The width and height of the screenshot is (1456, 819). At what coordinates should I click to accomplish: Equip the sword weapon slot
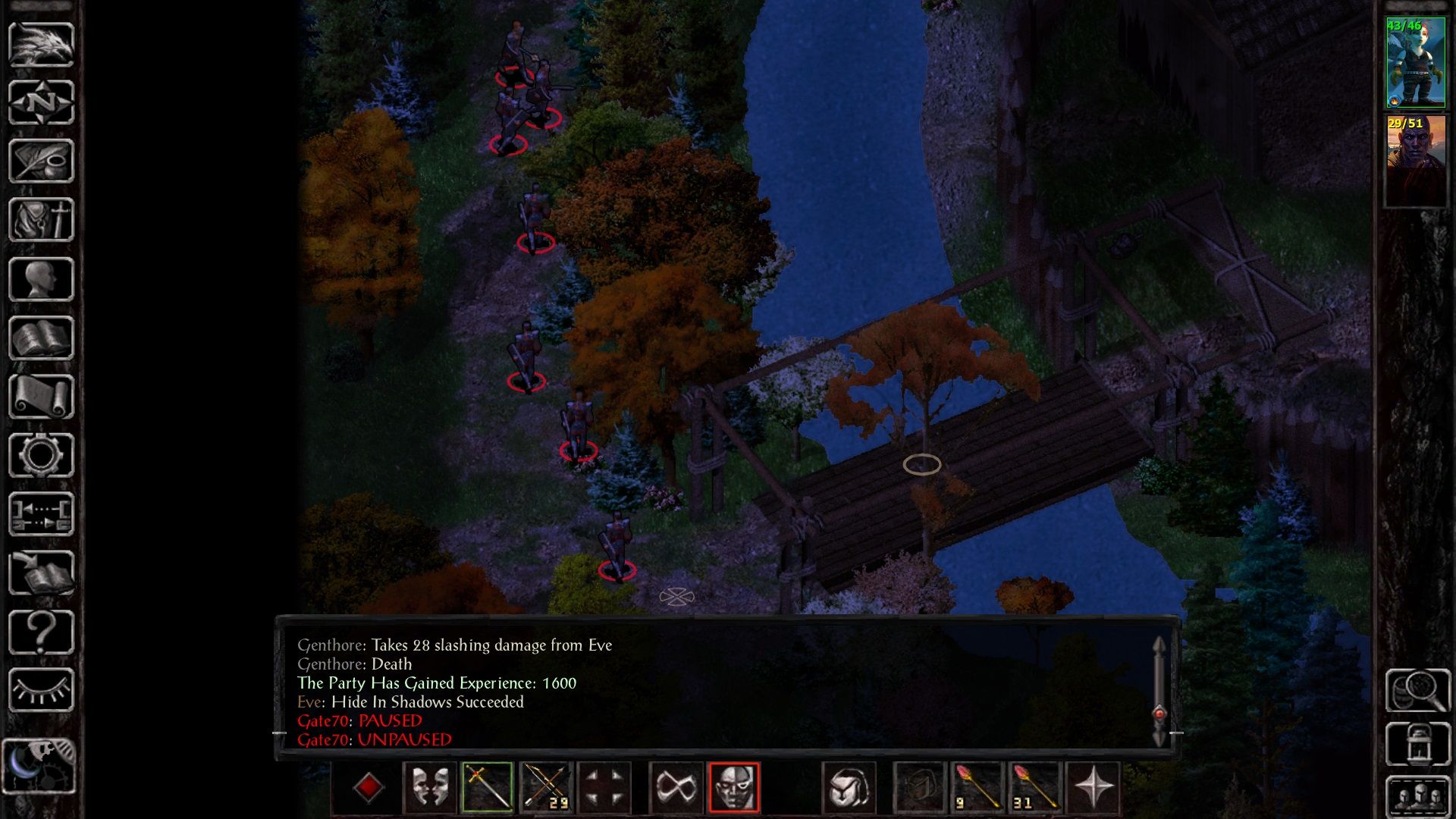coord(487,787)
